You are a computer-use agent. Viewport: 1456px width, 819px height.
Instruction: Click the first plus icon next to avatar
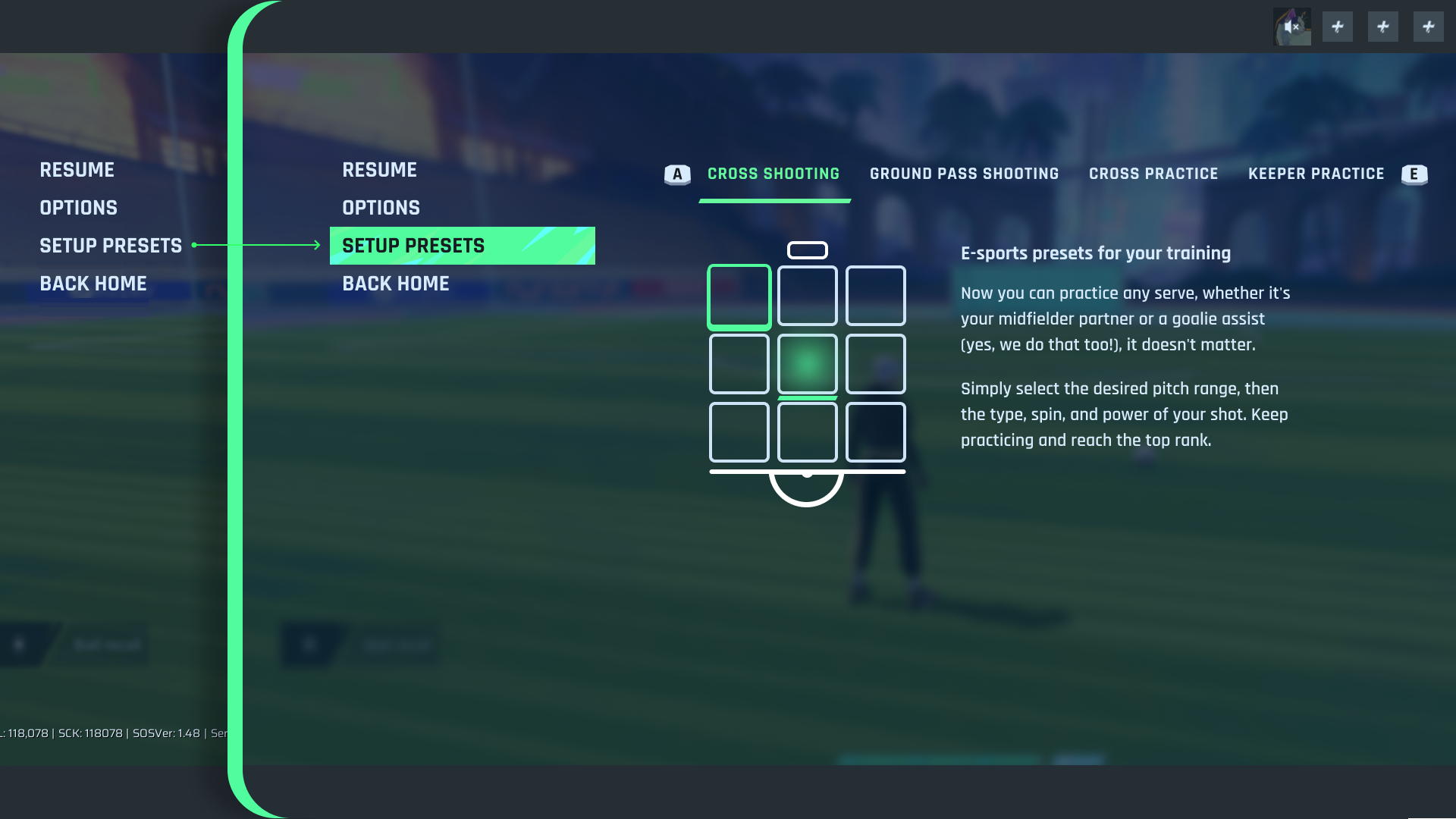[x=1338, y=27]
